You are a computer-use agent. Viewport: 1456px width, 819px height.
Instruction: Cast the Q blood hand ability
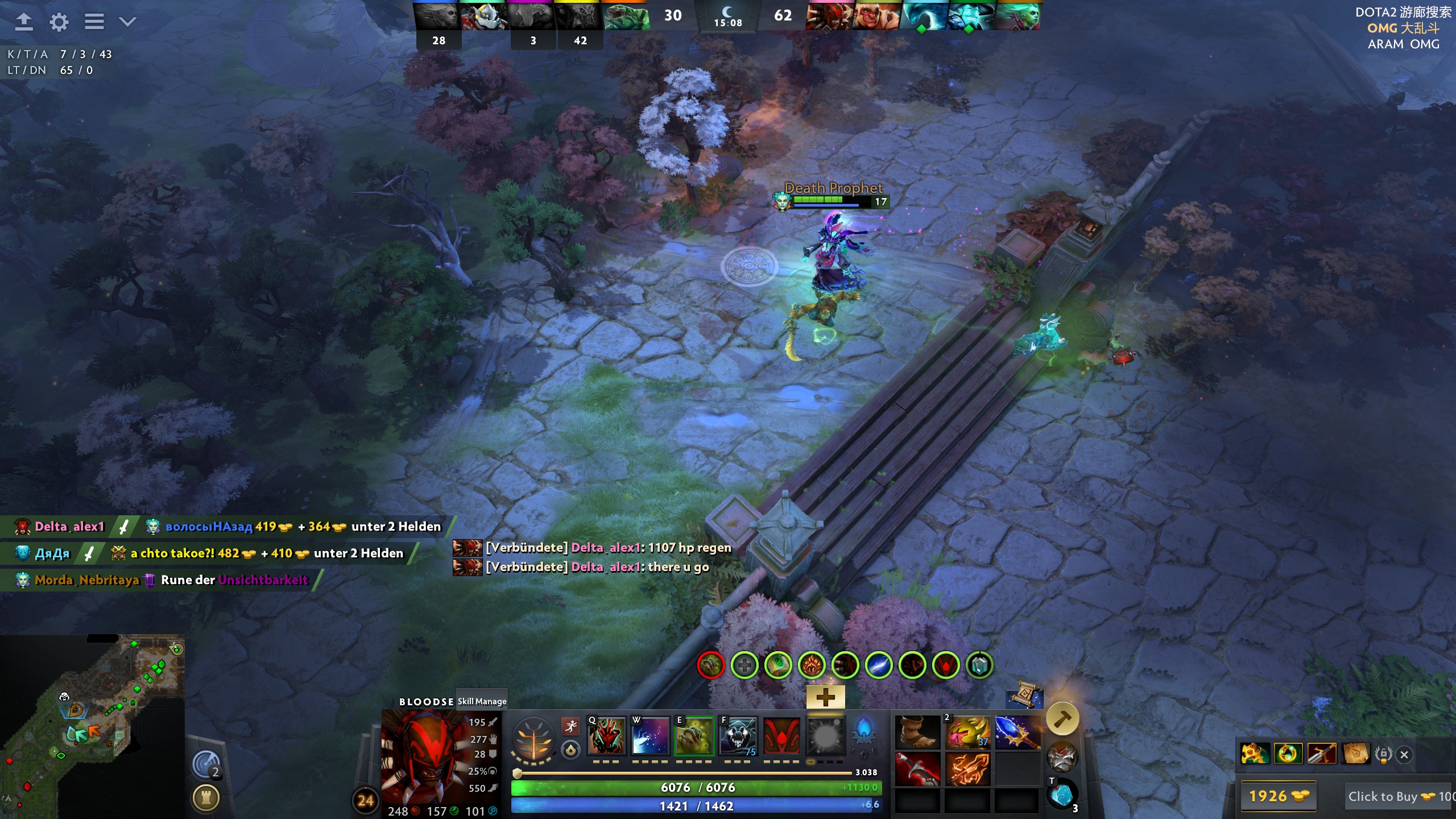coord(606,736)
